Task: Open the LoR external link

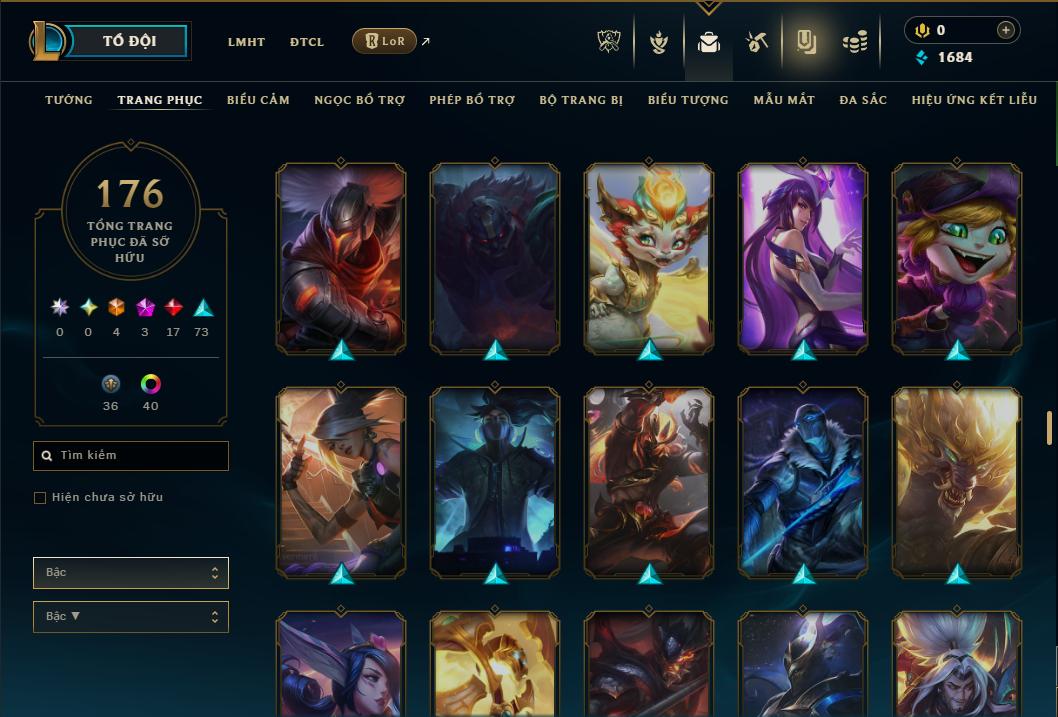Action: pos(385,41)
